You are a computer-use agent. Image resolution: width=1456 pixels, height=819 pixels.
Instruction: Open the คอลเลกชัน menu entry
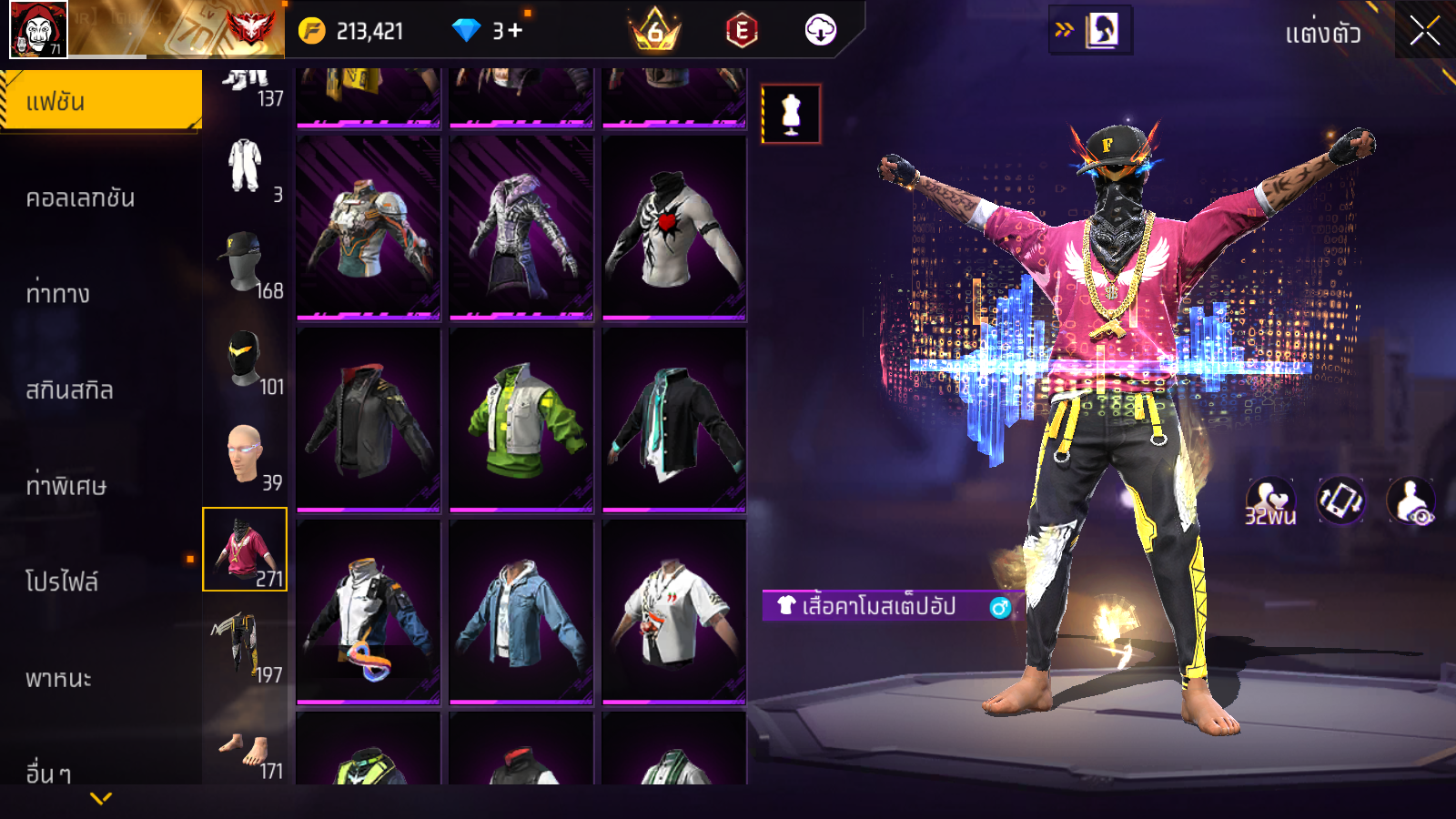click(80, 198)
